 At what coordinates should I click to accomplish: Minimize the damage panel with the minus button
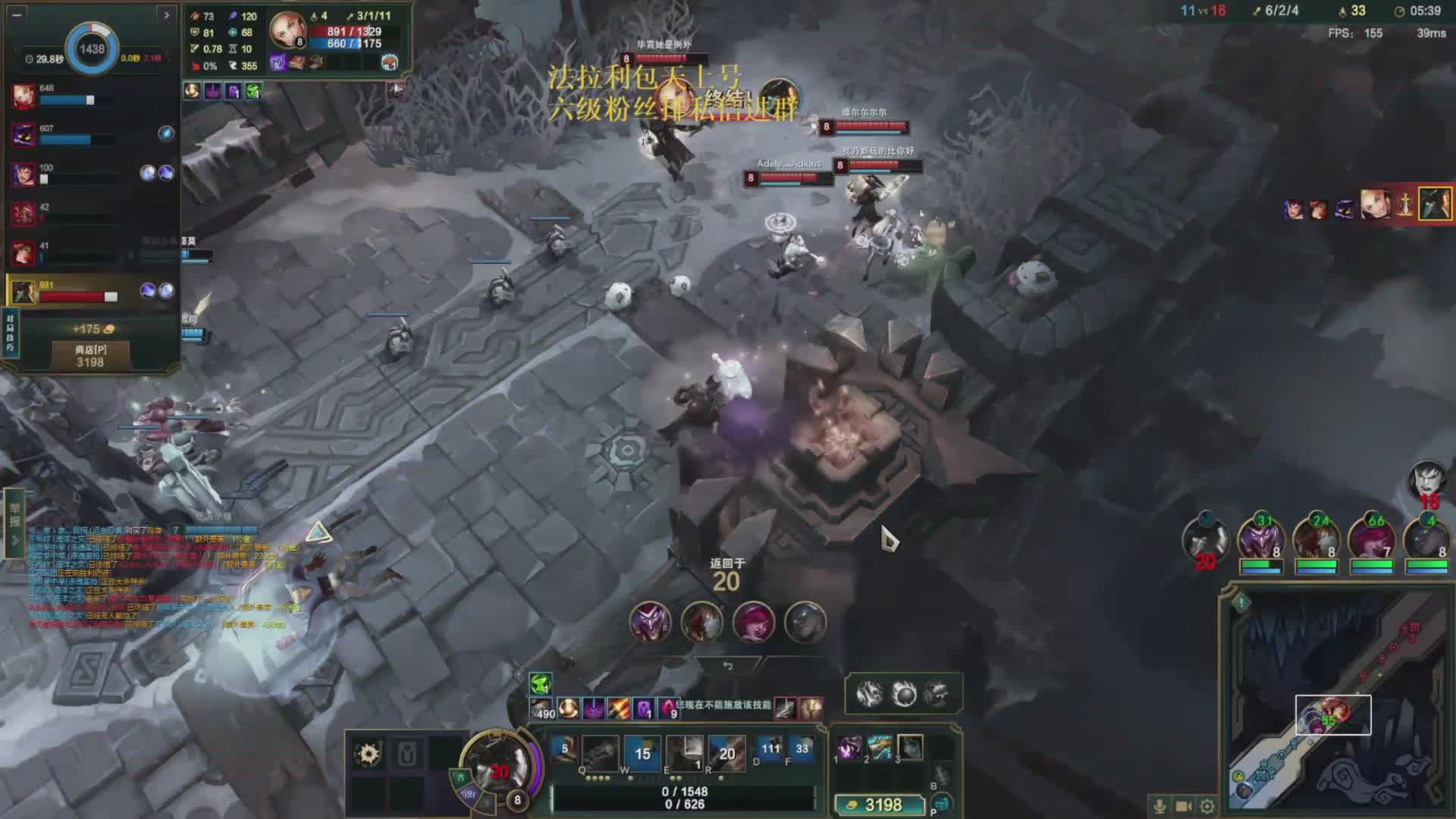click(x=17, y=14)
